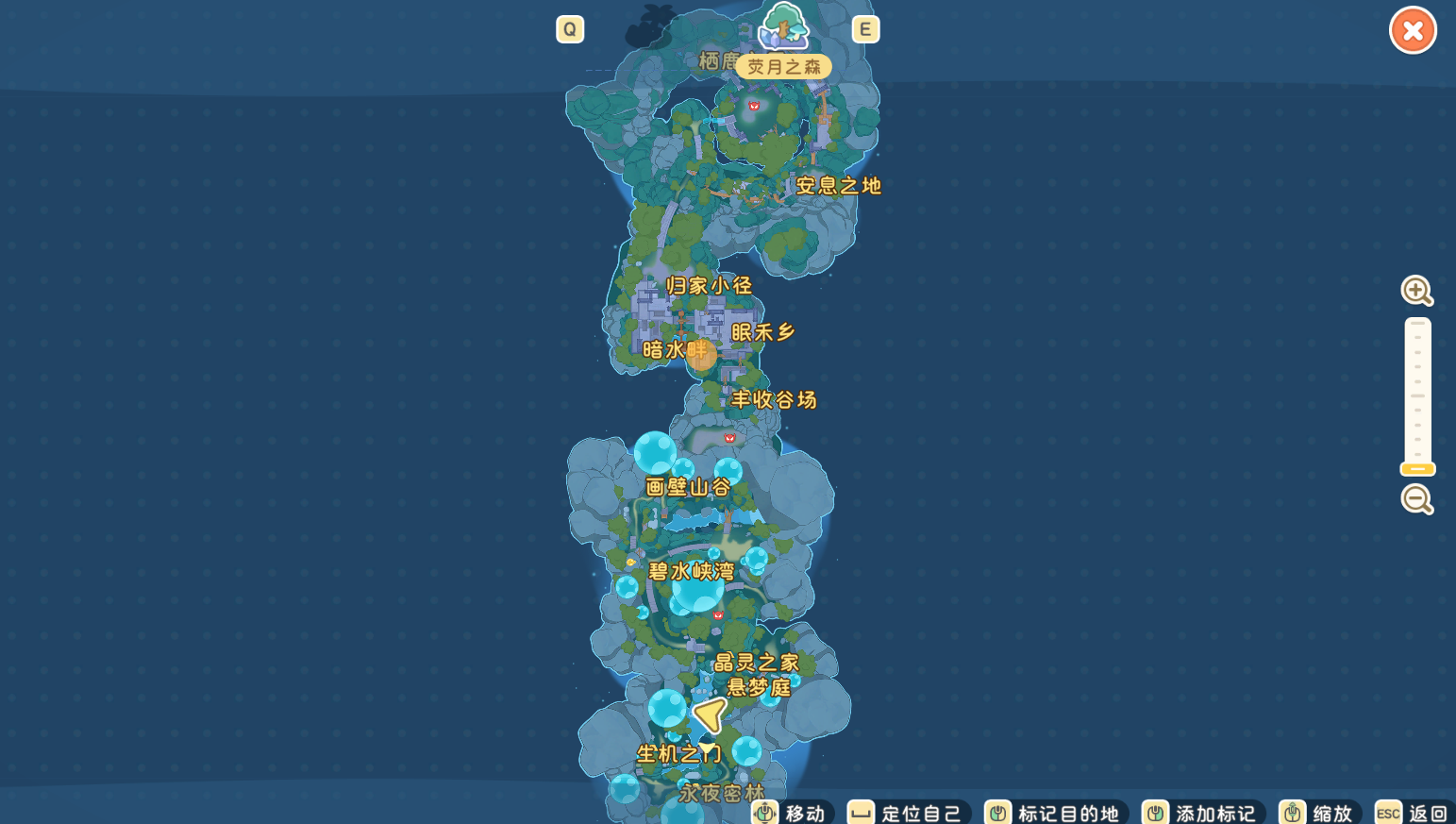This screenshot has width=1456, height=824.
Task: Click the 添加标记 add marker icon
Action: point(1154,812)
